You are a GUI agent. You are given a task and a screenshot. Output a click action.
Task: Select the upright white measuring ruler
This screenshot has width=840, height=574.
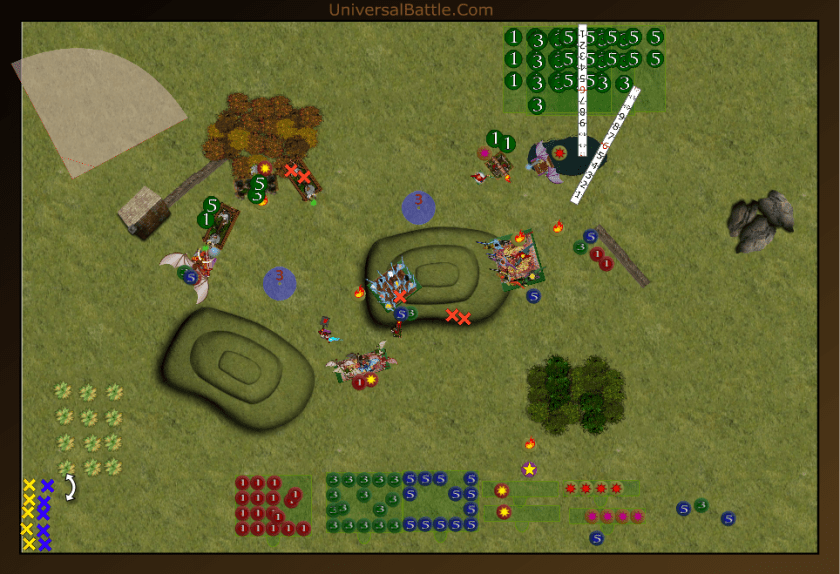point(582,90)
